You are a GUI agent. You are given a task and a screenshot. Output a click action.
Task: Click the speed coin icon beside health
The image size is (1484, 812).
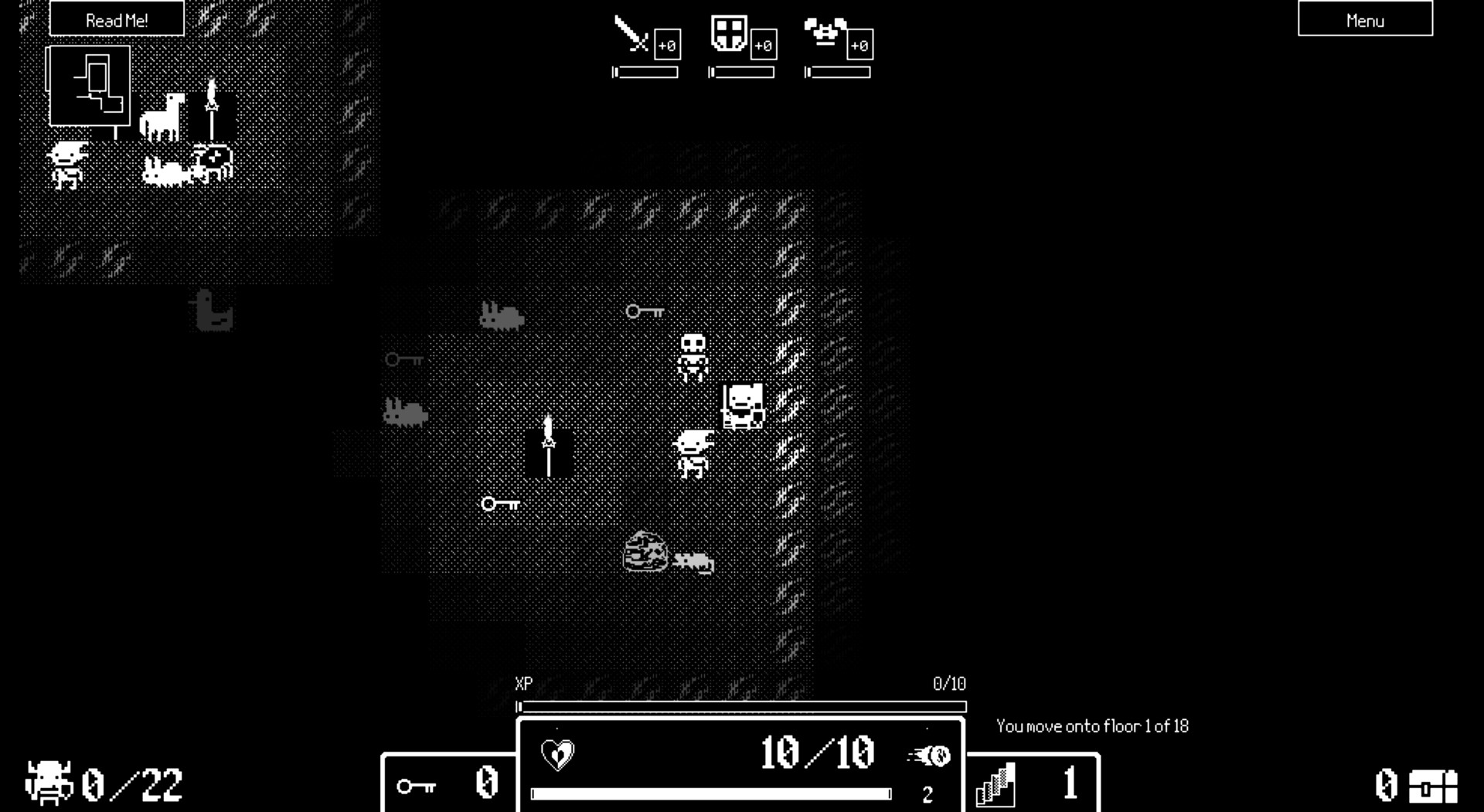(x=930, y=756)
